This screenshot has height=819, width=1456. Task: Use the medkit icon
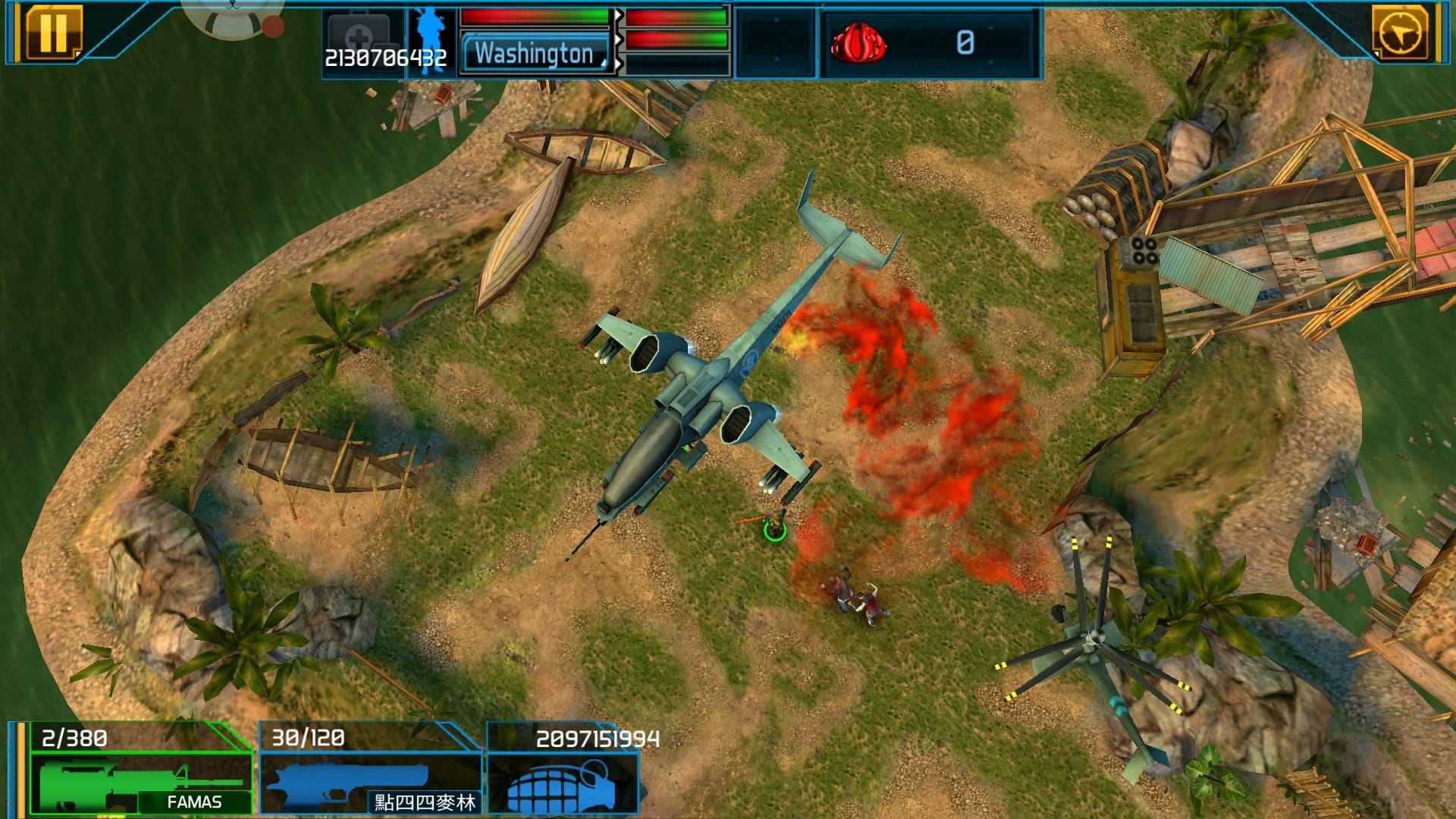tap(359, 36)
